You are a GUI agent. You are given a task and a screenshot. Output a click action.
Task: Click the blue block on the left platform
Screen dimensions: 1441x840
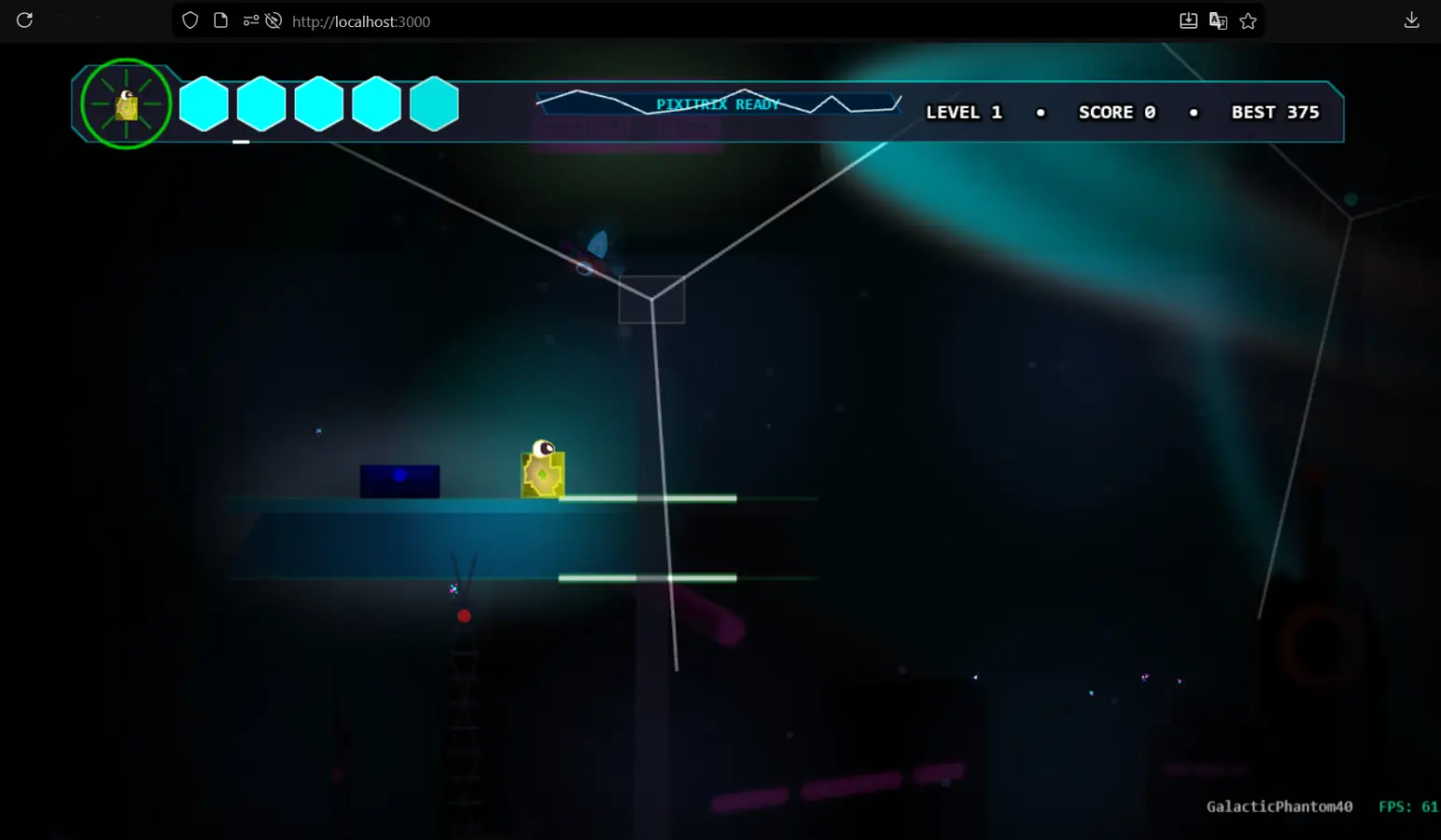(x=399, y=478)
